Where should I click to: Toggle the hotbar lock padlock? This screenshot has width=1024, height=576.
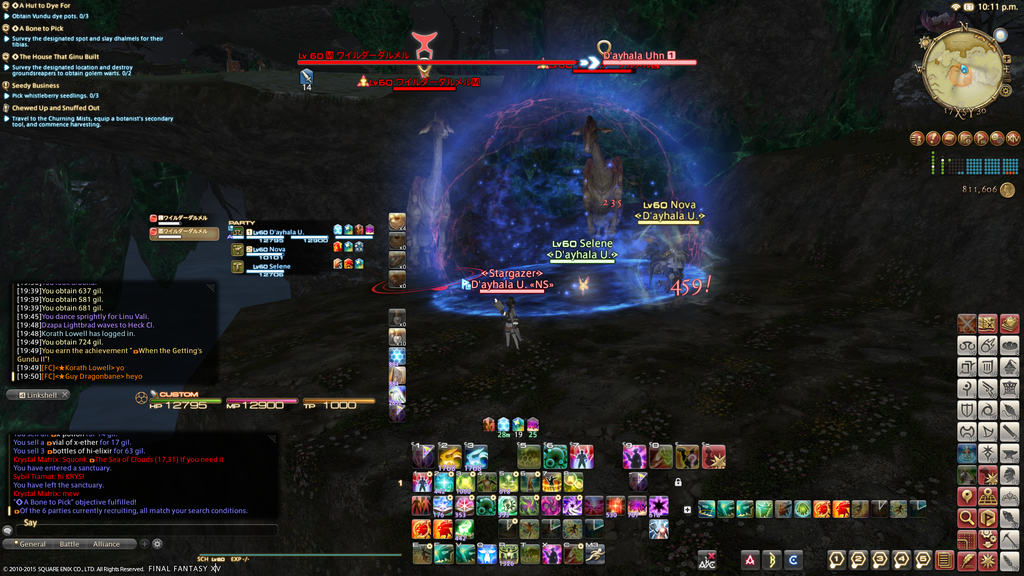(x=678, y=482)
